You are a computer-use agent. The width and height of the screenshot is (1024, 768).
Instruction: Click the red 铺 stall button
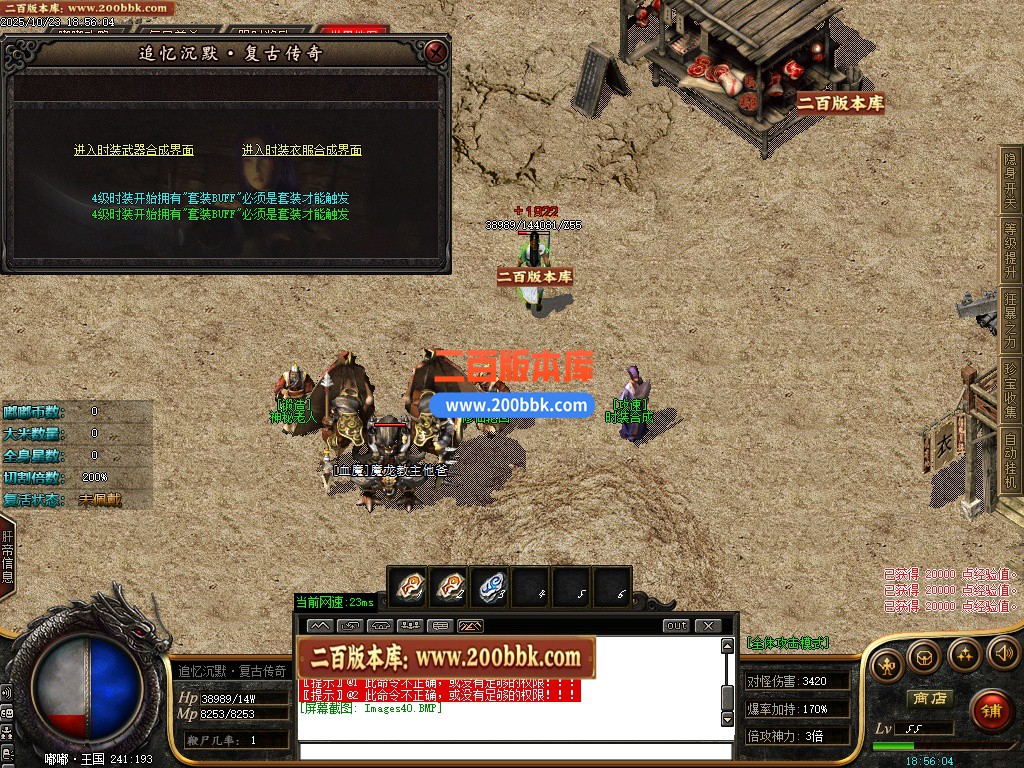coord(990,711)
